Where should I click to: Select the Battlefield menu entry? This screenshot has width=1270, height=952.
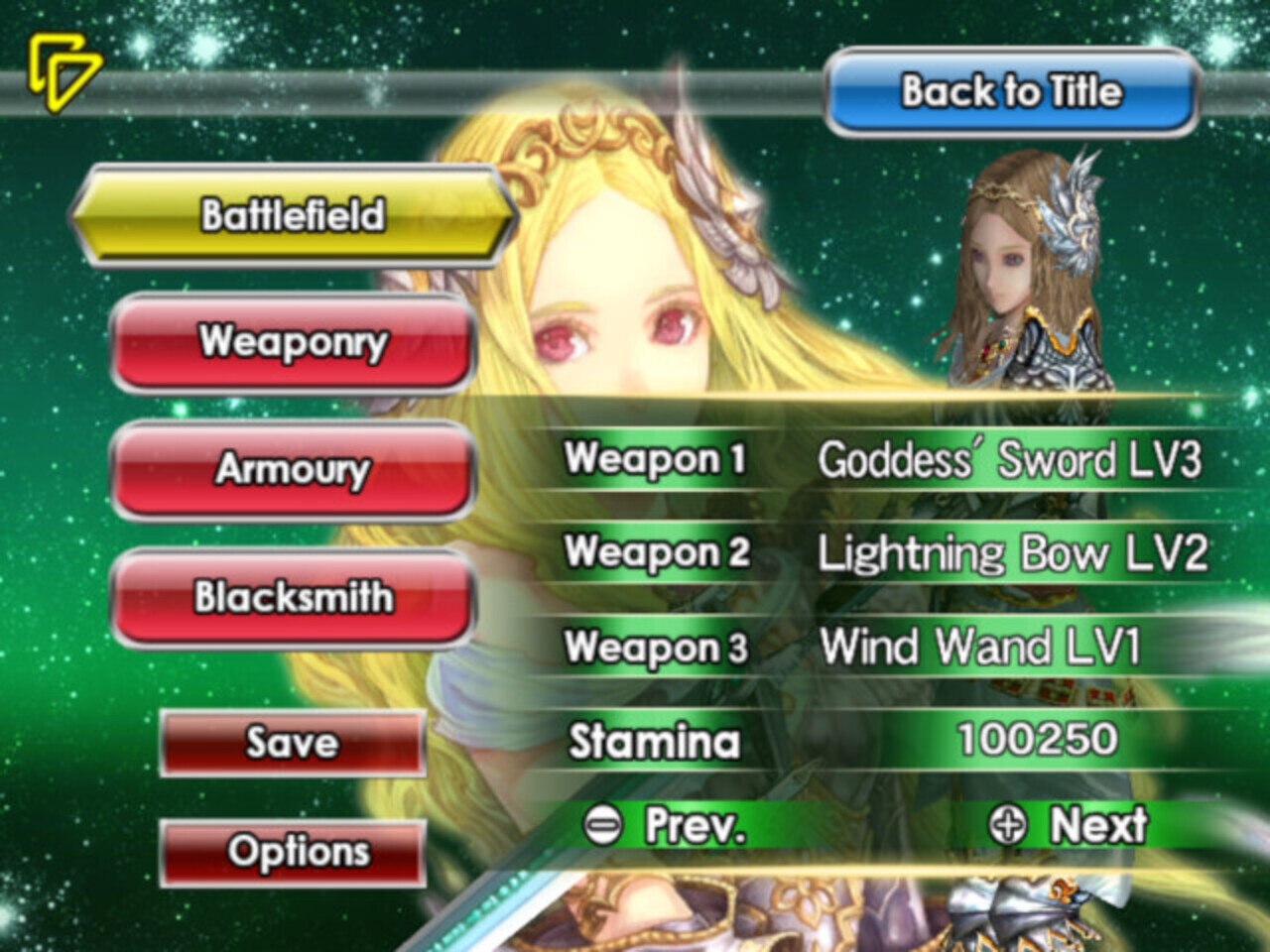click(x=293, y=215)
